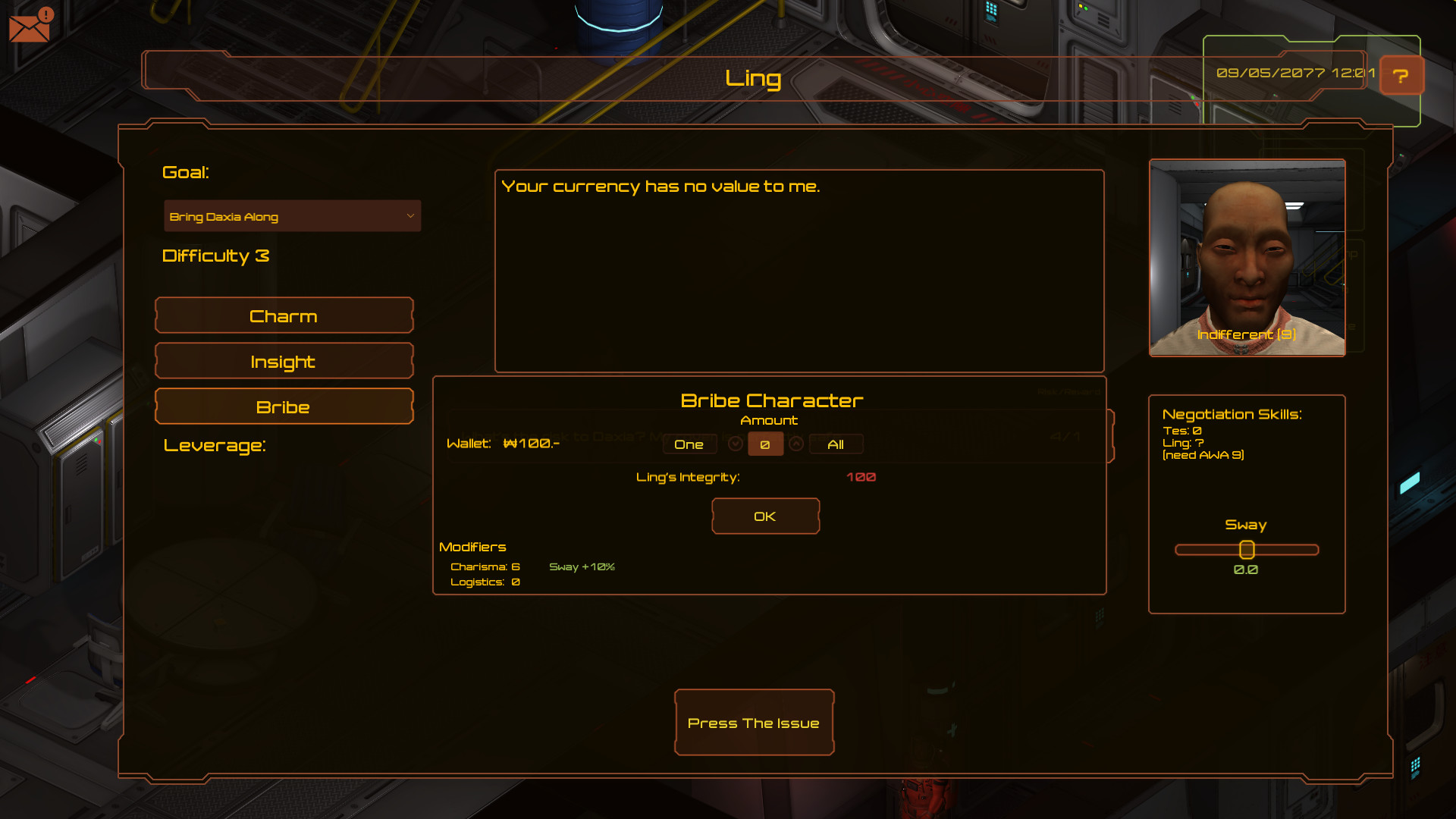Screen dimensions: 1456x819
Task: Confirm the bribe with OK
Action: point(765,516)
